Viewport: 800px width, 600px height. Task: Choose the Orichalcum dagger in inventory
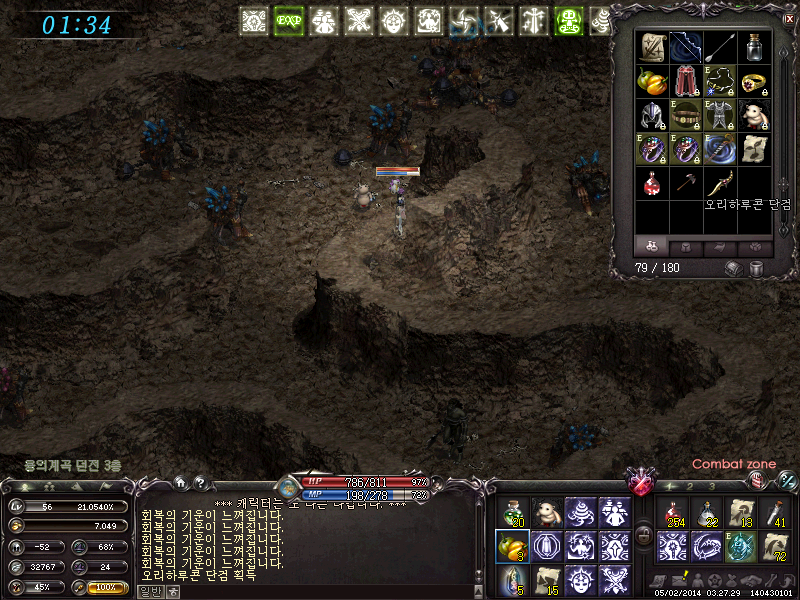coord(720,183)
